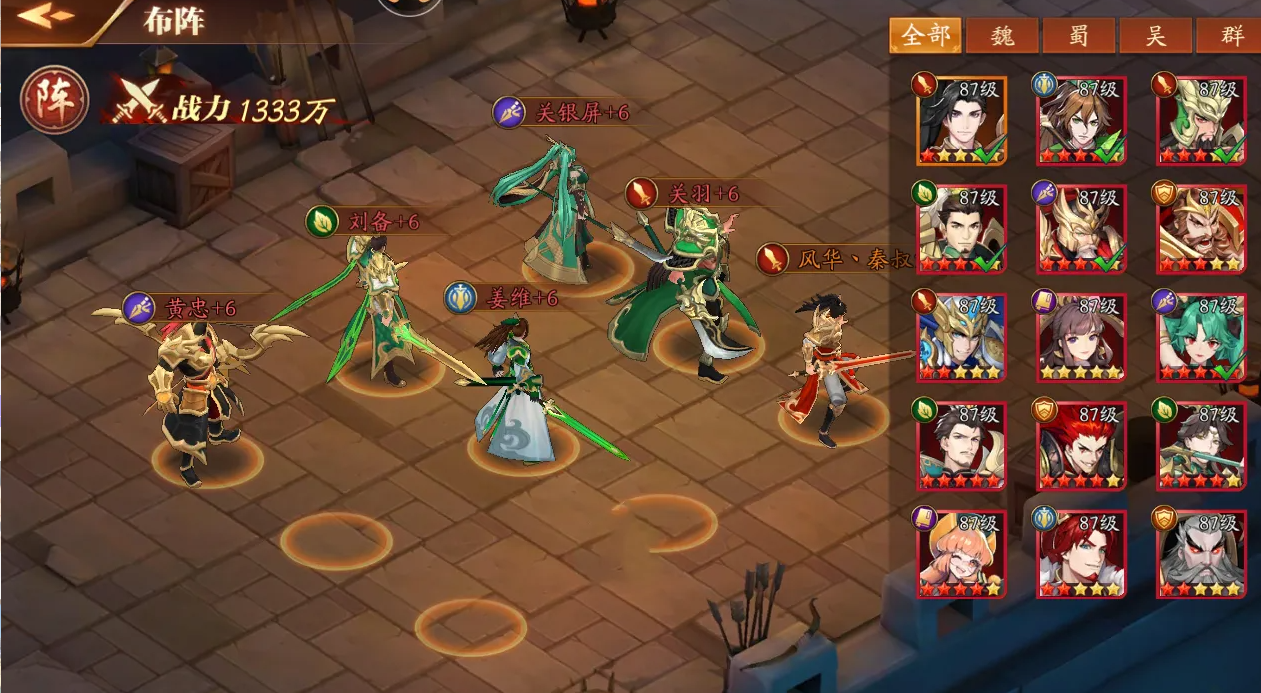1261x693 pixels.
Task: Select the red-bearded golden-helmet hero portrait
Action: [1201, 228]
